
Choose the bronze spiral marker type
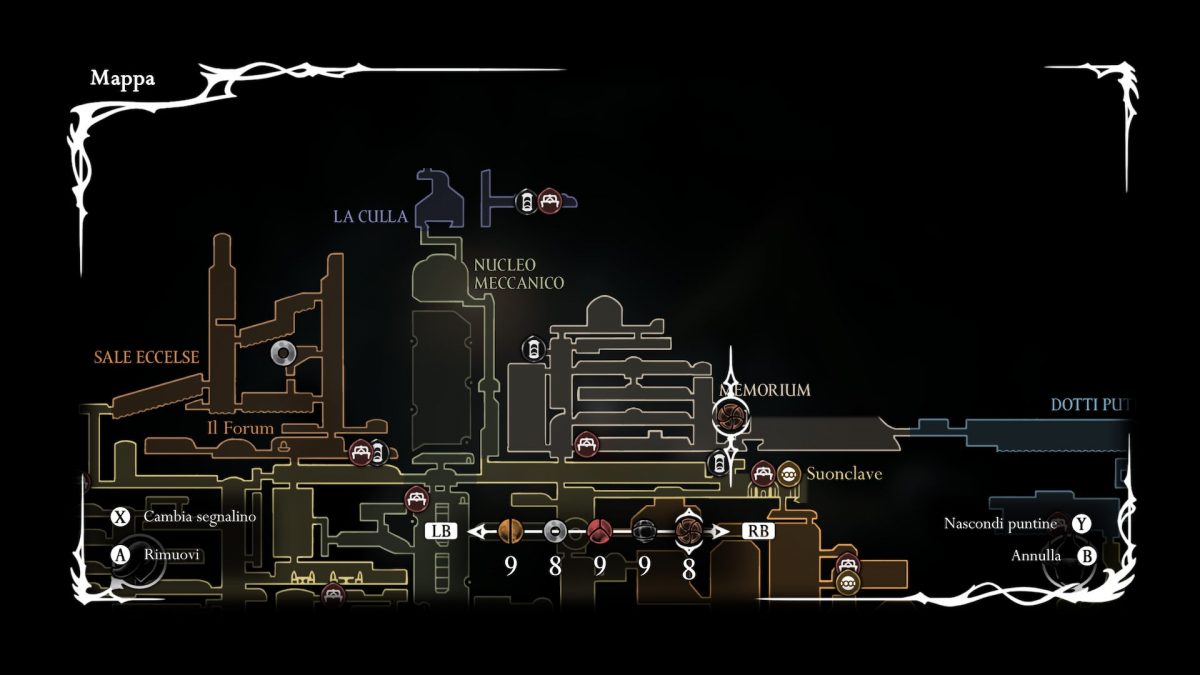click(688, 530)
